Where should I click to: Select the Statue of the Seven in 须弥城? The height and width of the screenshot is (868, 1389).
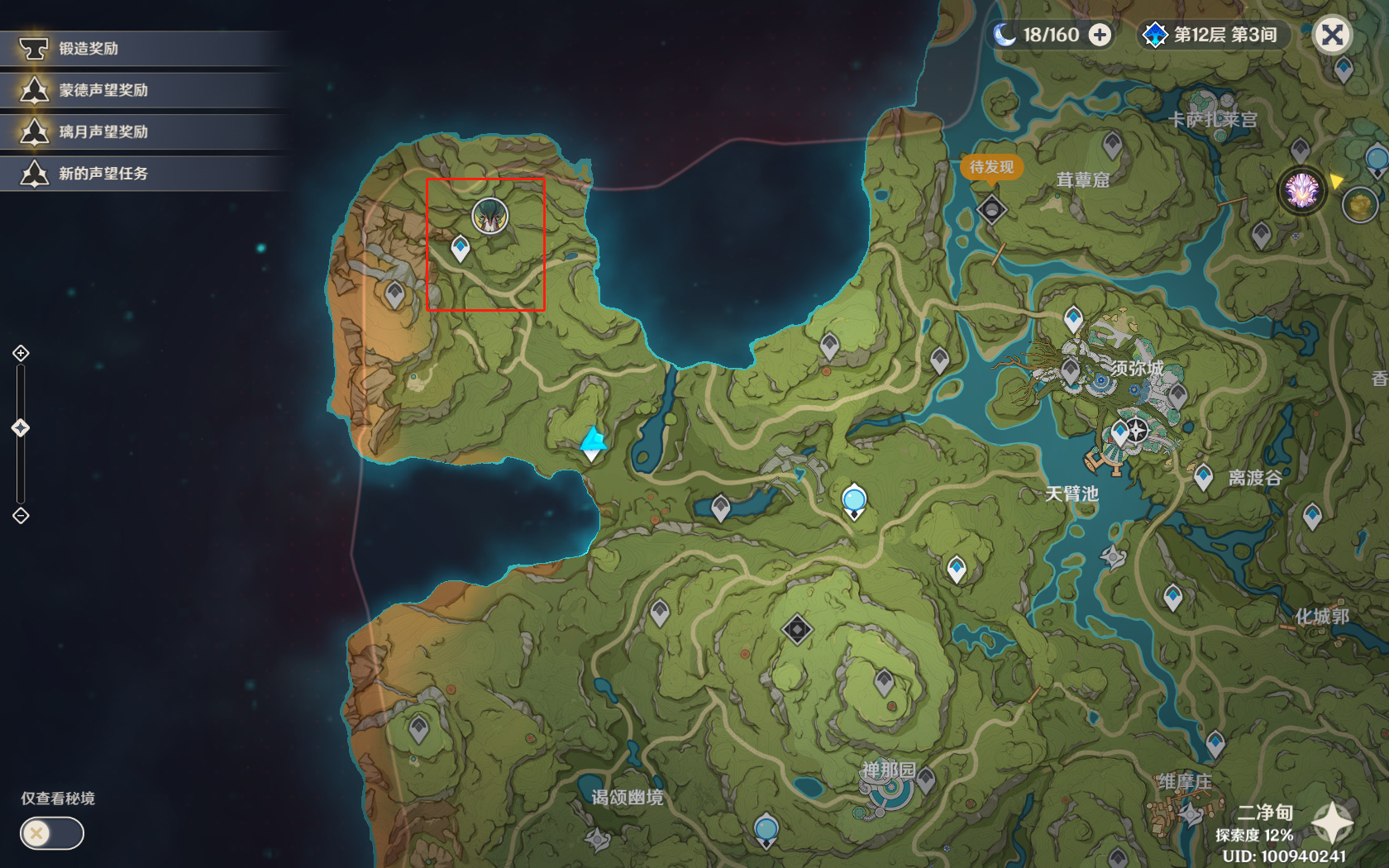(1137, 430)
